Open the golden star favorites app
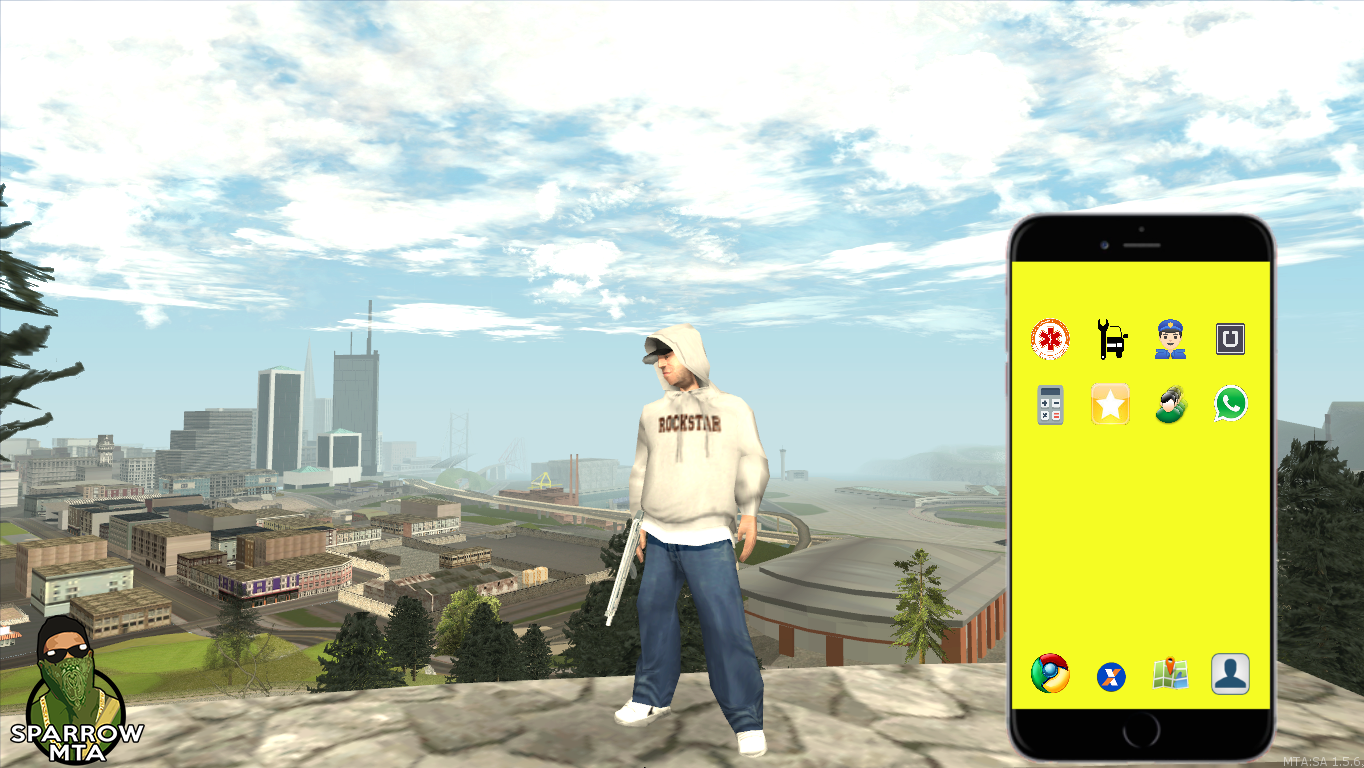The width and height of the screenshot is (1364, 768). pos(1108,404)
